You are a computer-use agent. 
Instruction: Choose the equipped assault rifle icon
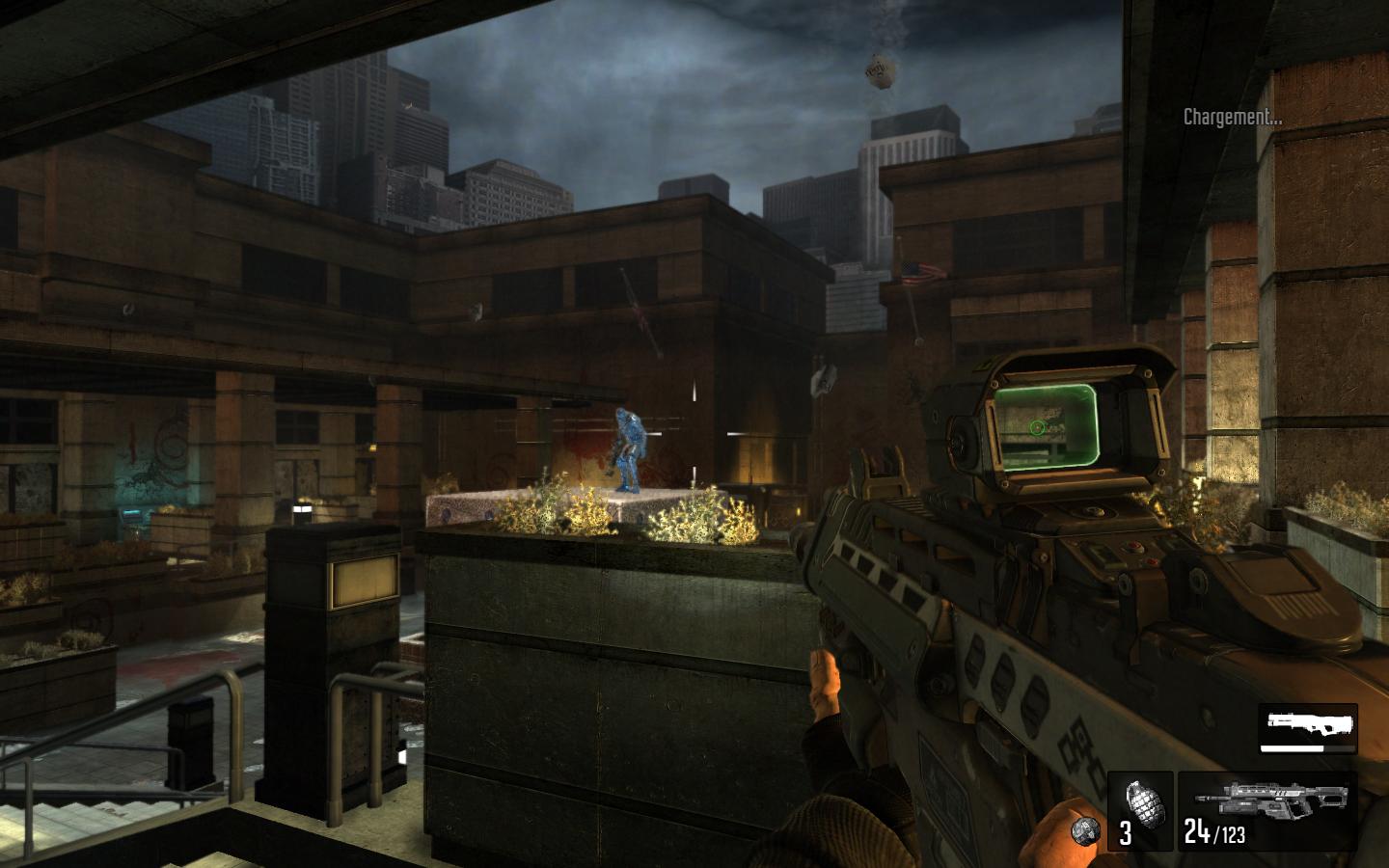(x=1271, y=799)
